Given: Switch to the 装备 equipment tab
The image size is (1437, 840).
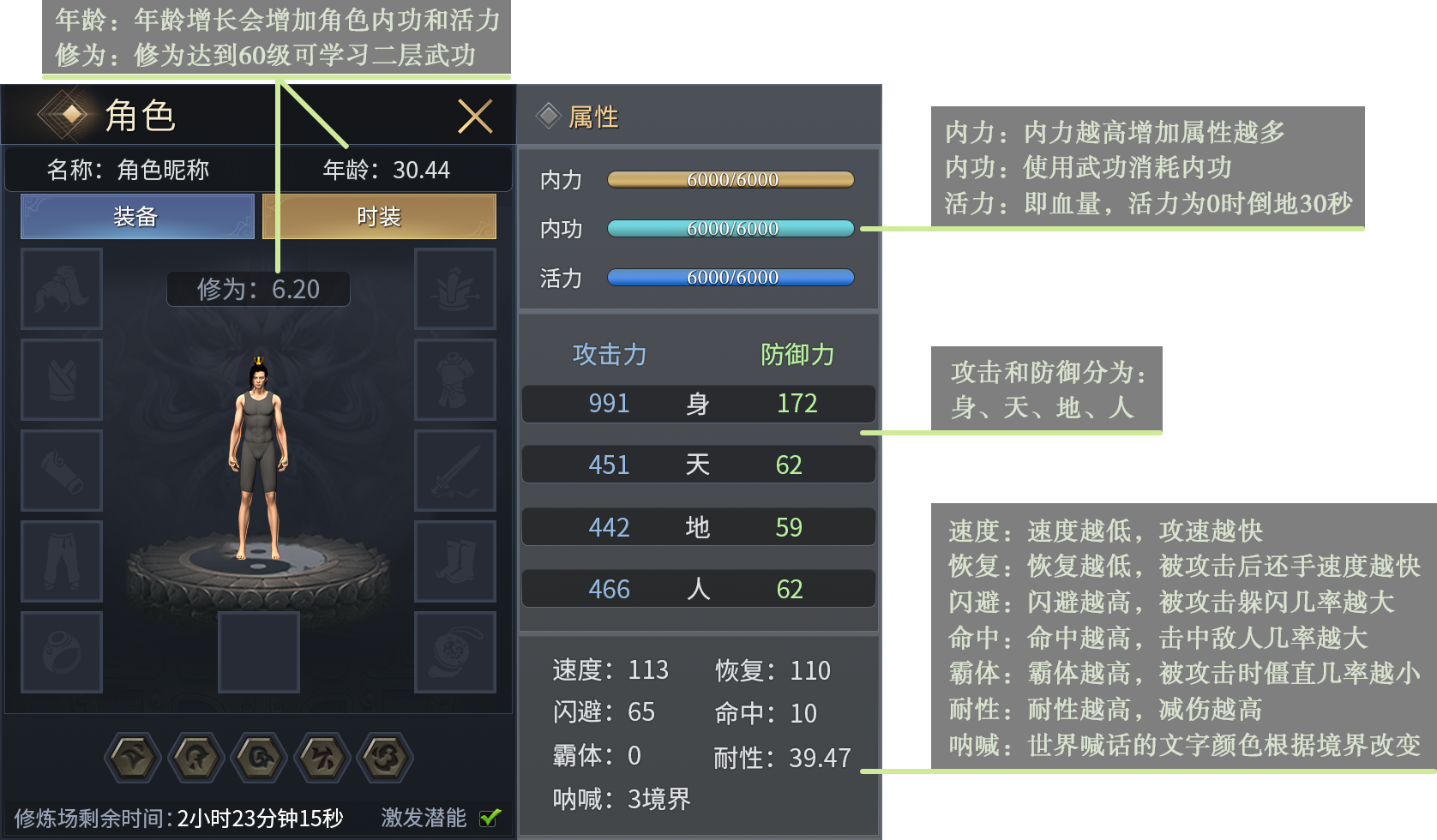Looking at the screenshot, I should (x=137, y=216).
